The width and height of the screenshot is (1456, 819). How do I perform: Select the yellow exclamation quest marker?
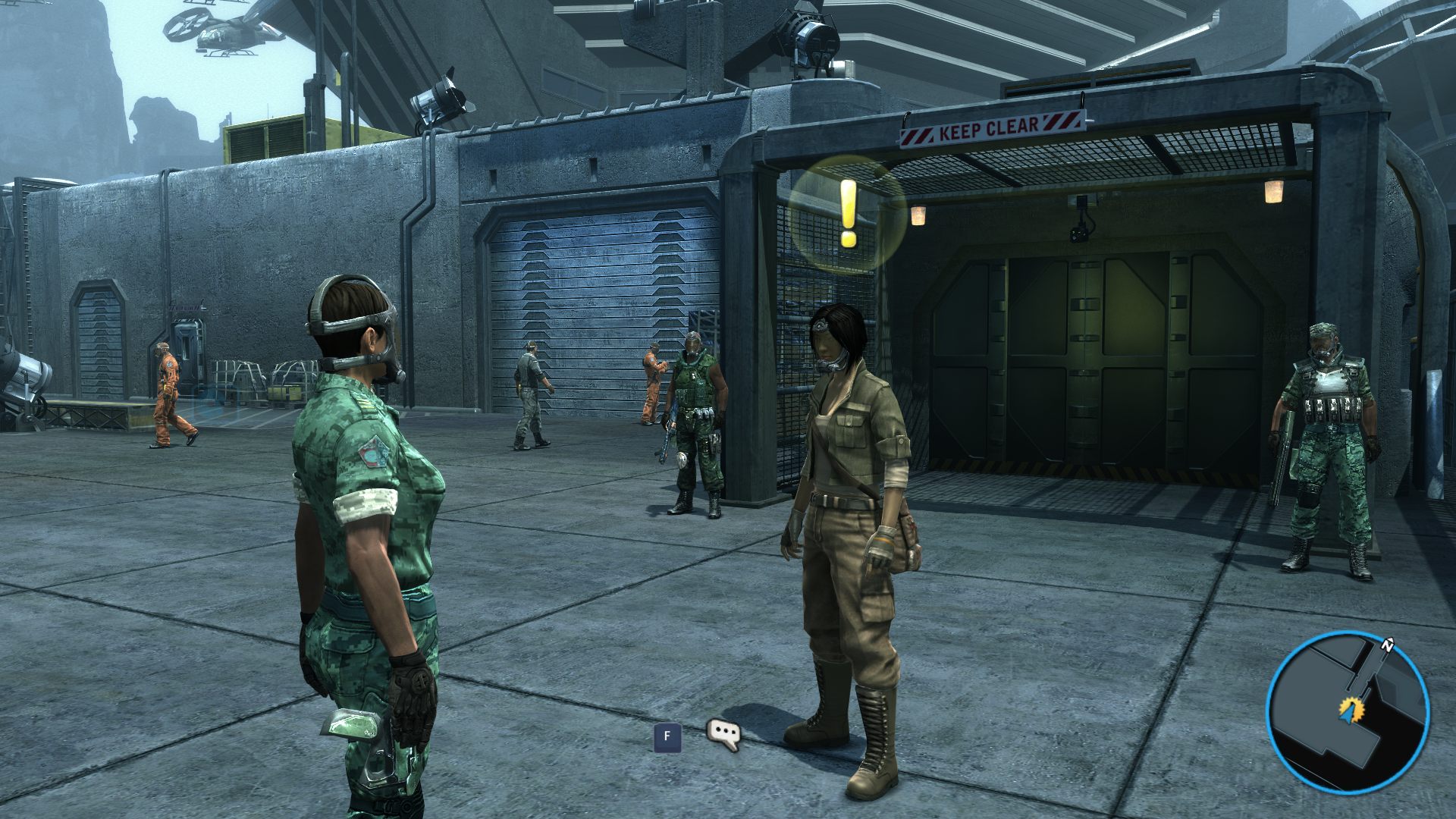click(848, 214)
